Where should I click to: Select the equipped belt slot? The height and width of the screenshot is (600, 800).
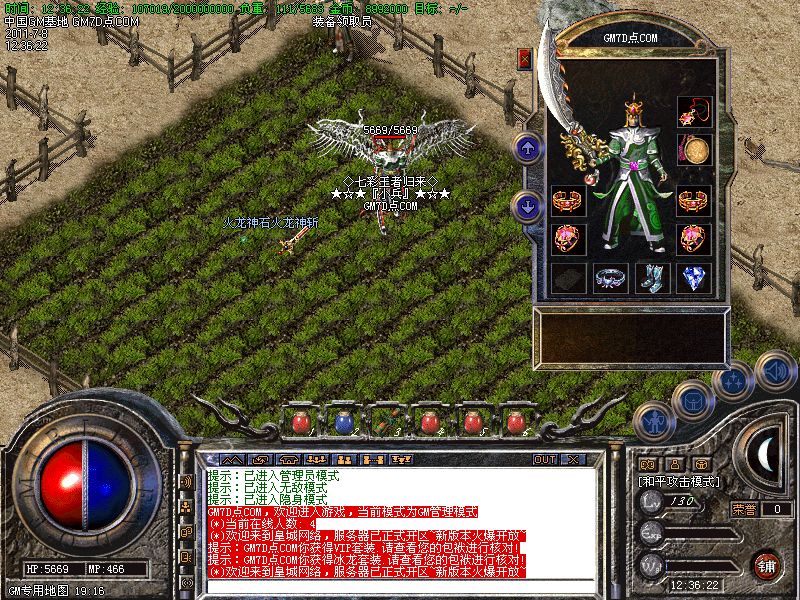click(x=610, y=277)
